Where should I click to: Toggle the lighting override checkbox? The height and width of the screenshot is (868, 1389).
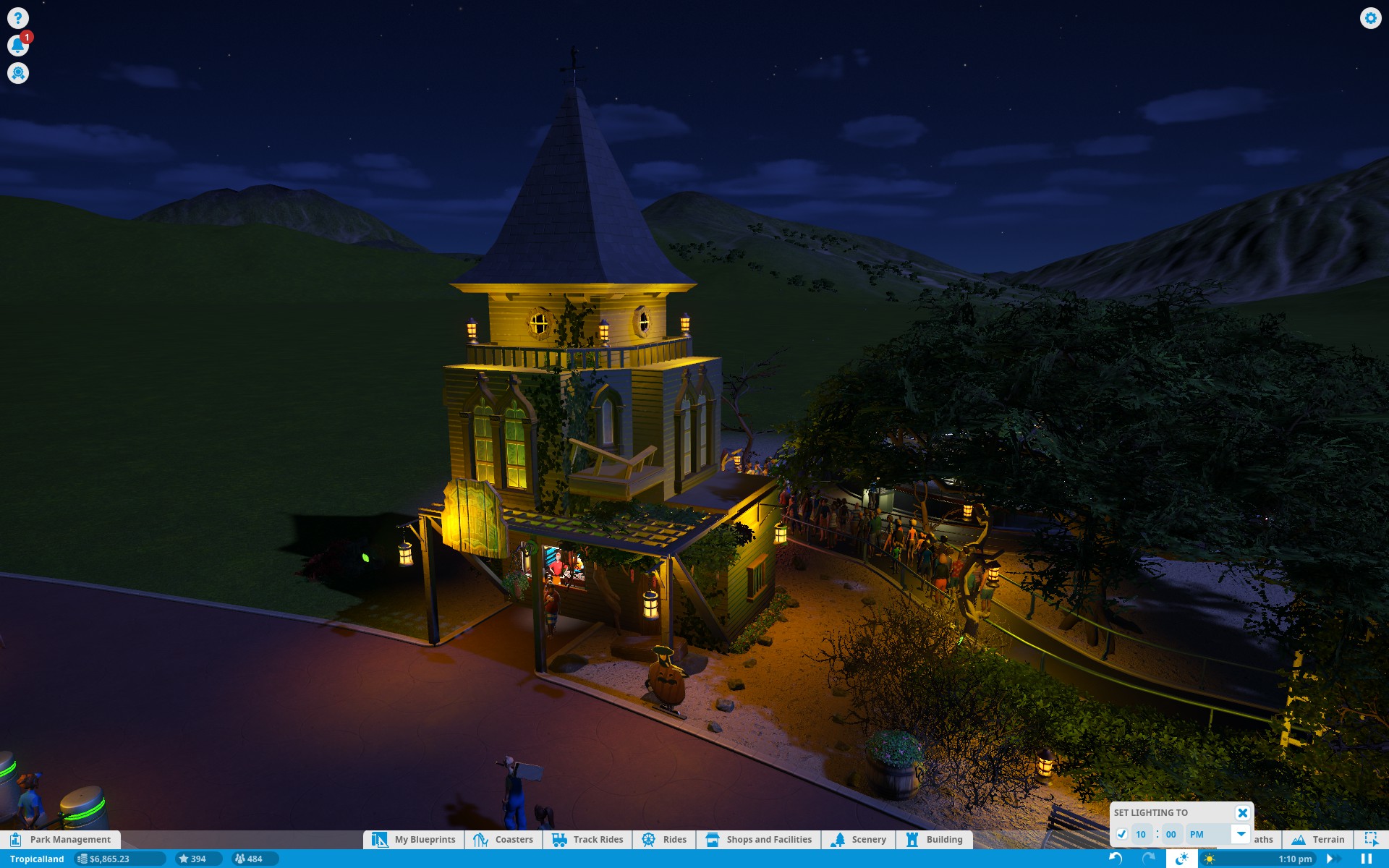click(x=1121, y=834)
